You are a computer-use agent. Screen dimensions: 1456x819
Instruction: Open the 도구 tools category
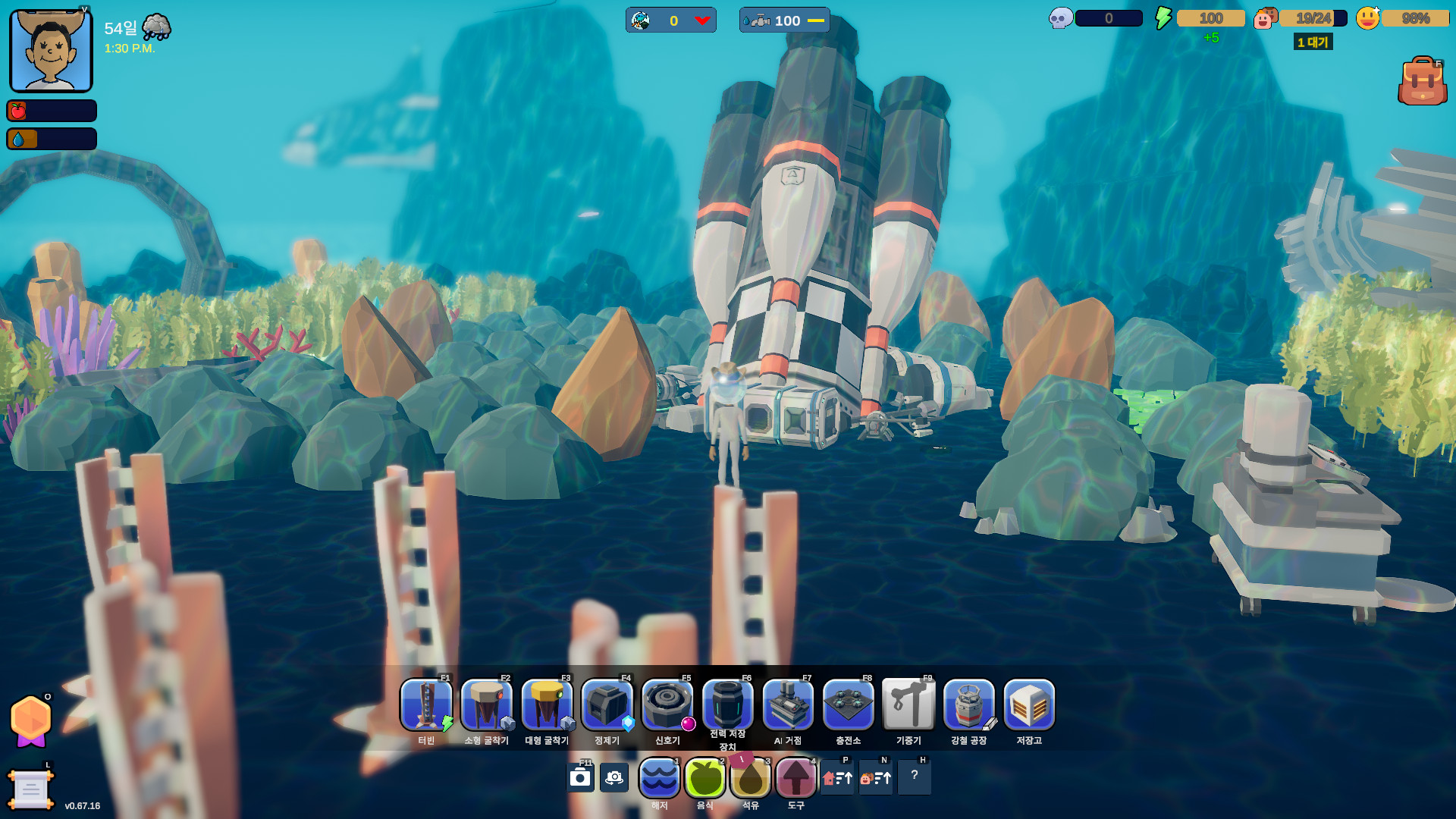[x=795, y=778]
